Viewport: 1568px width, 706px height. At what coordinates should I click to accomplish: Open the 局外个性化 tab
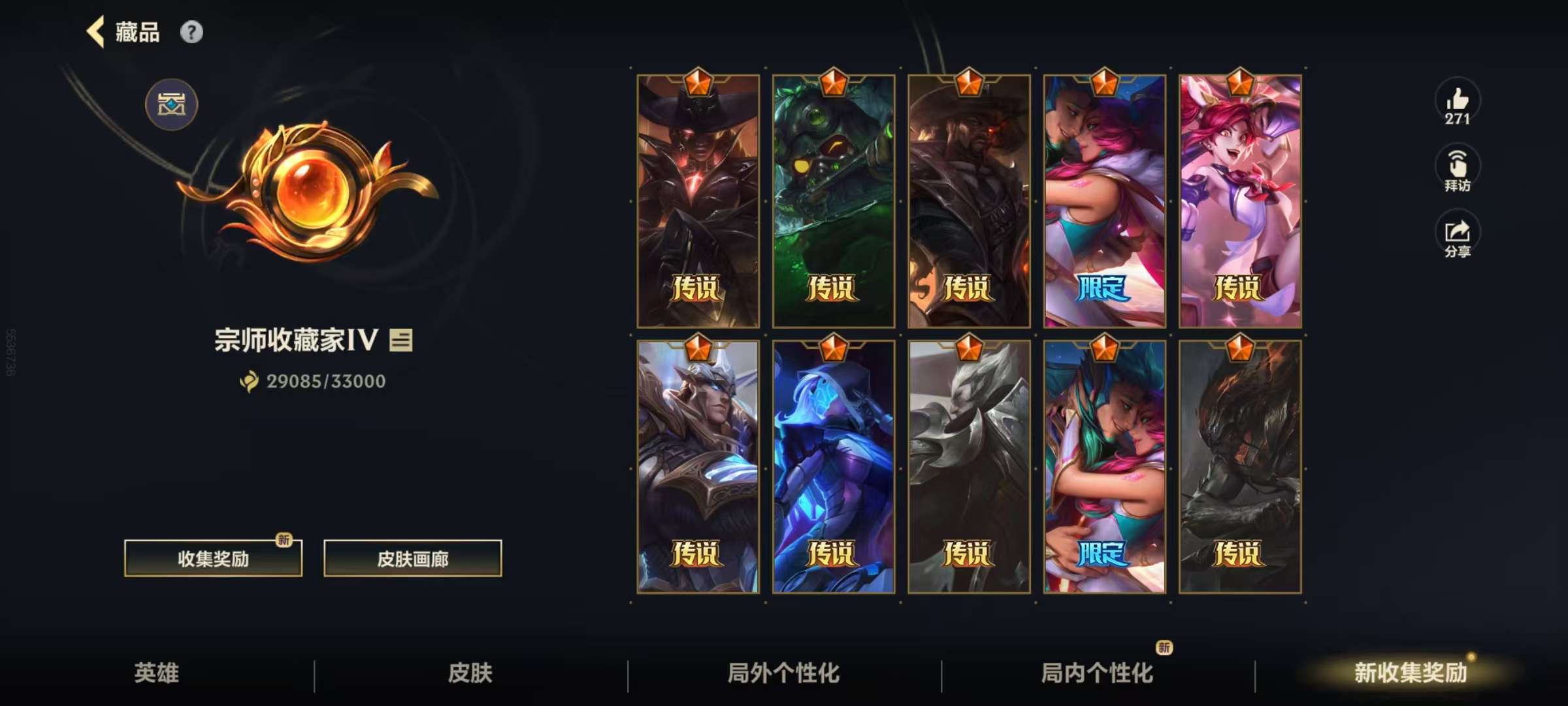click(783, 673)
